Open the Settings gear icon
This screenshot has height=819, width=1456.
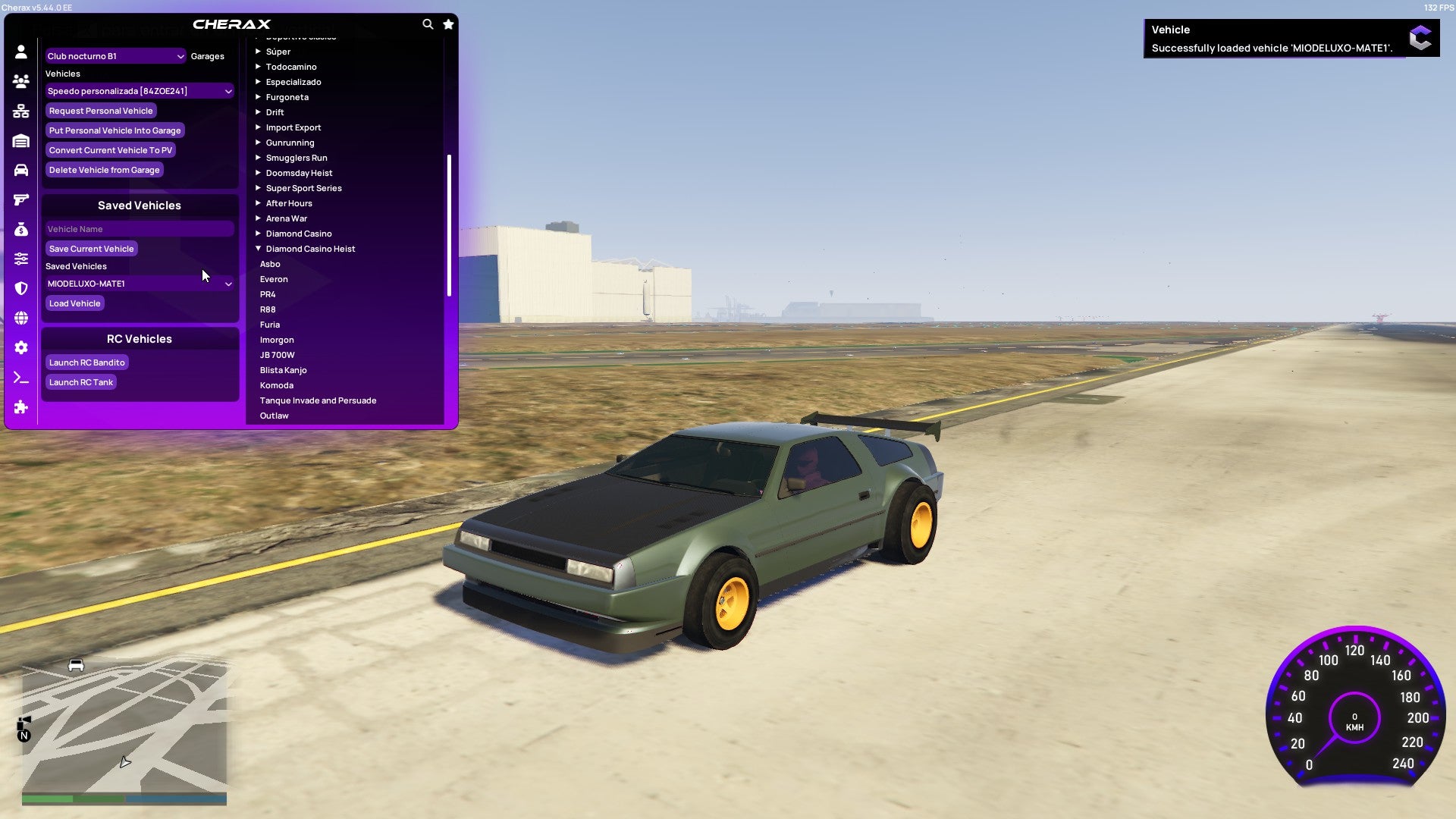21,348
